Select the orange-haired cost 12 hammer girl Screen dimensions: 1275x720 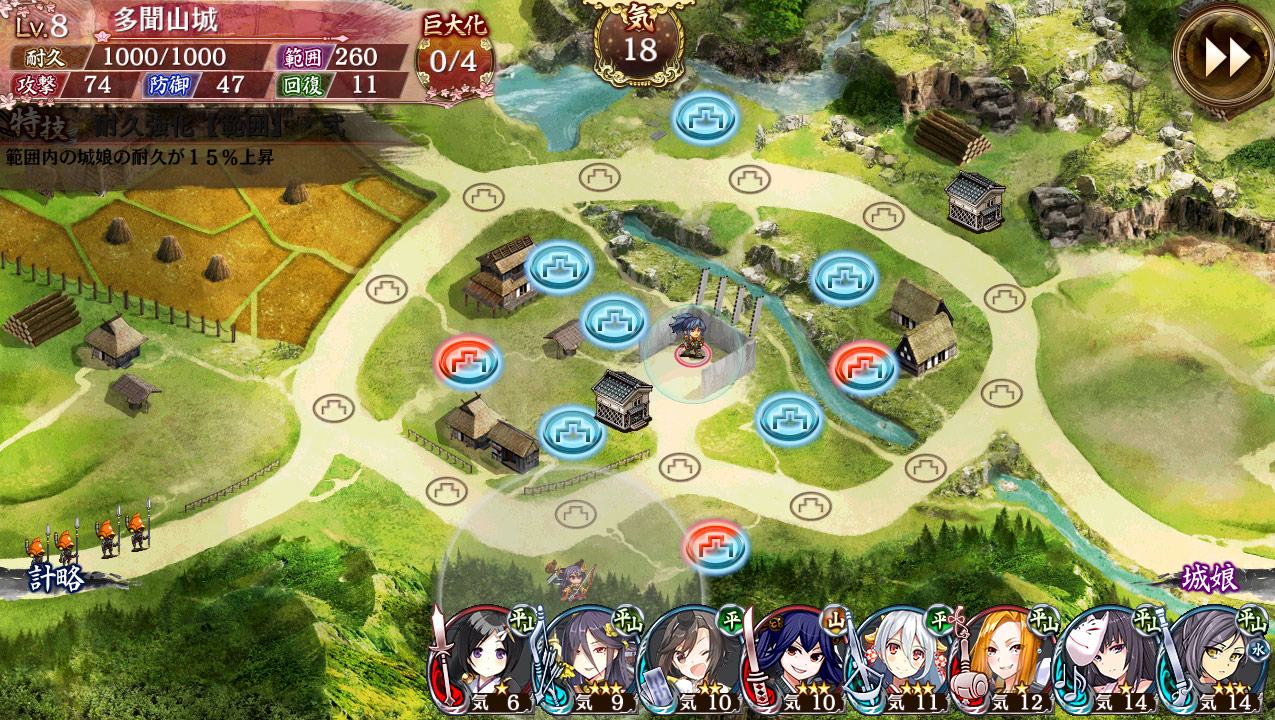click(1007, 660)
